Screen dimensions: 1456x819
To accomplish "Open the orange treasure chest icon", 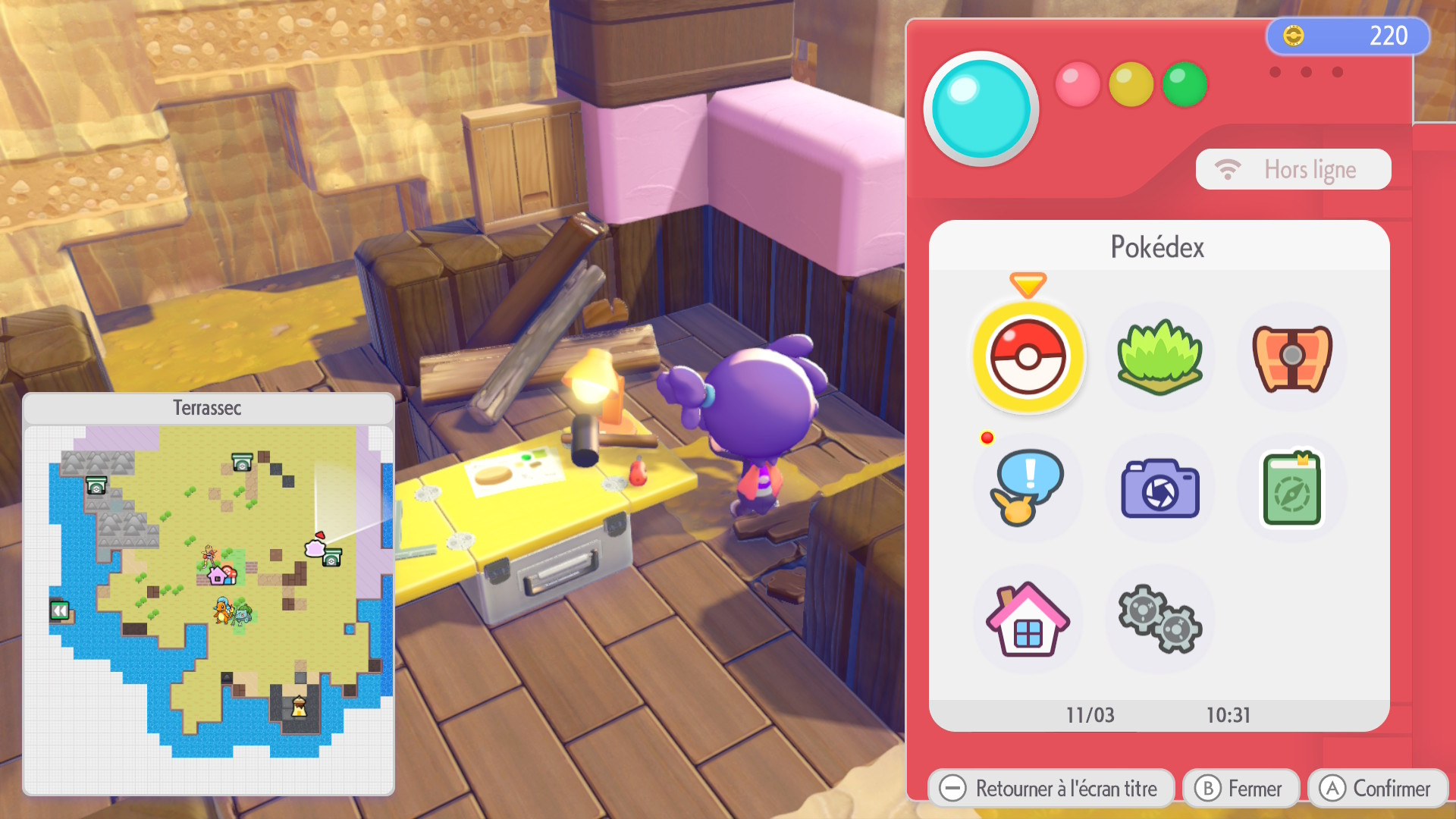I will tap(1291, 356).
